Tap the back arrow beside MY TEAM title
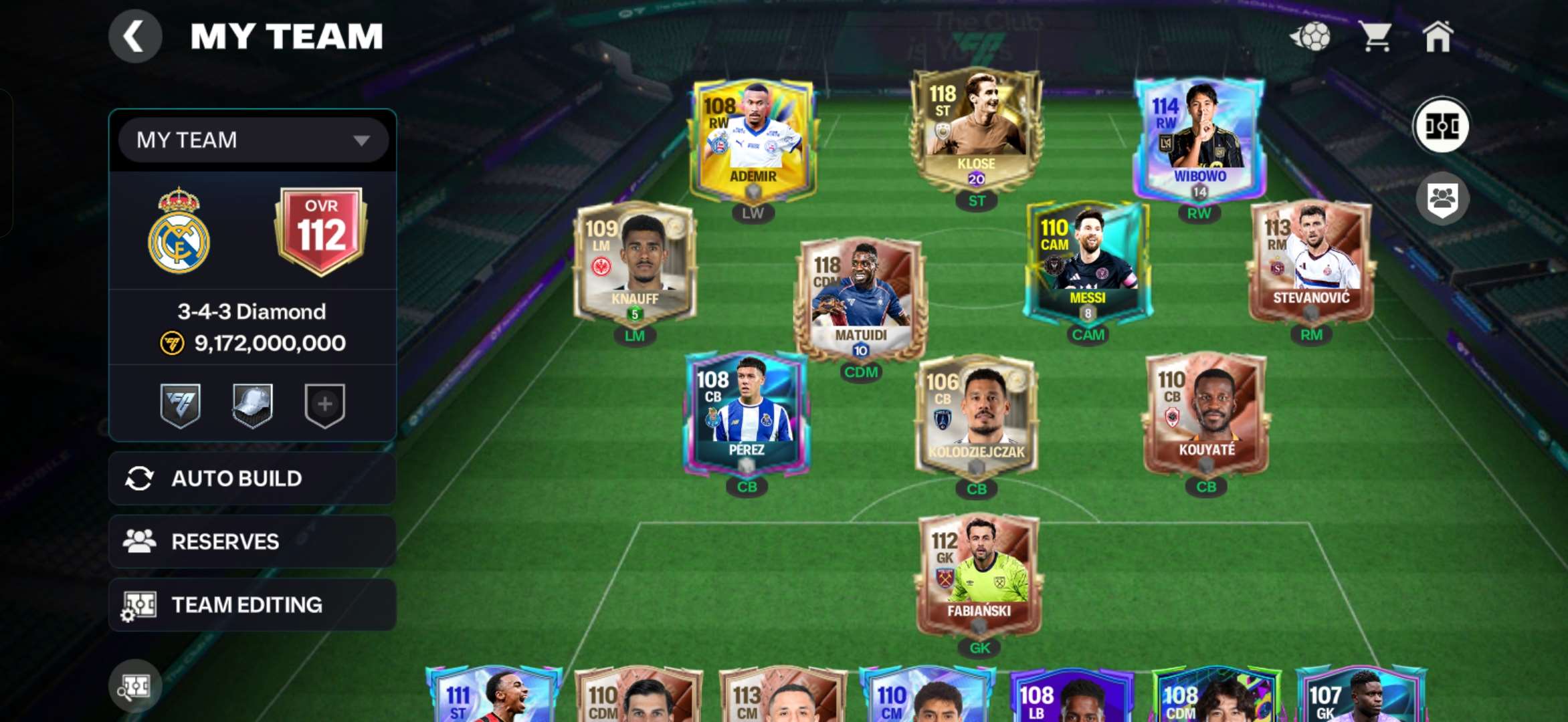Image resolution: width=1568 pixels, height=722 pixels. pos(134,36)
